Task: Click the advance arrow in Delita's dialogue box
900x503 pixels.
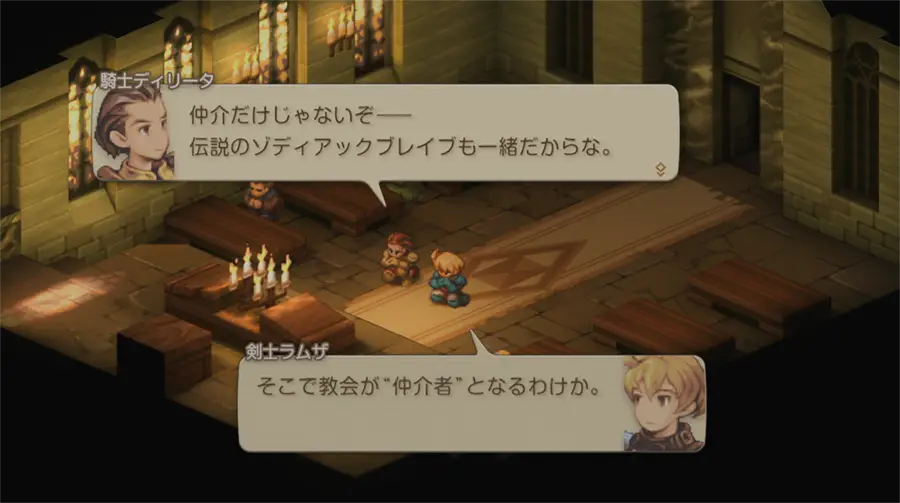Action: coord(660,169)
